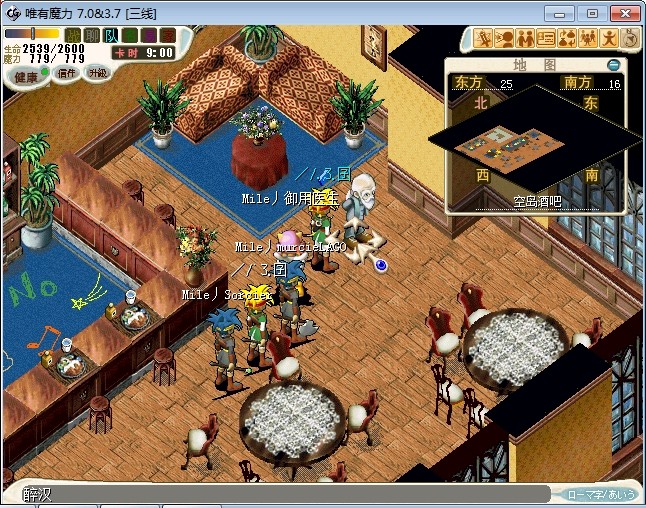Screen dimensions: 646x508
Task: Close the game window
Action: (x=623, y=13)
